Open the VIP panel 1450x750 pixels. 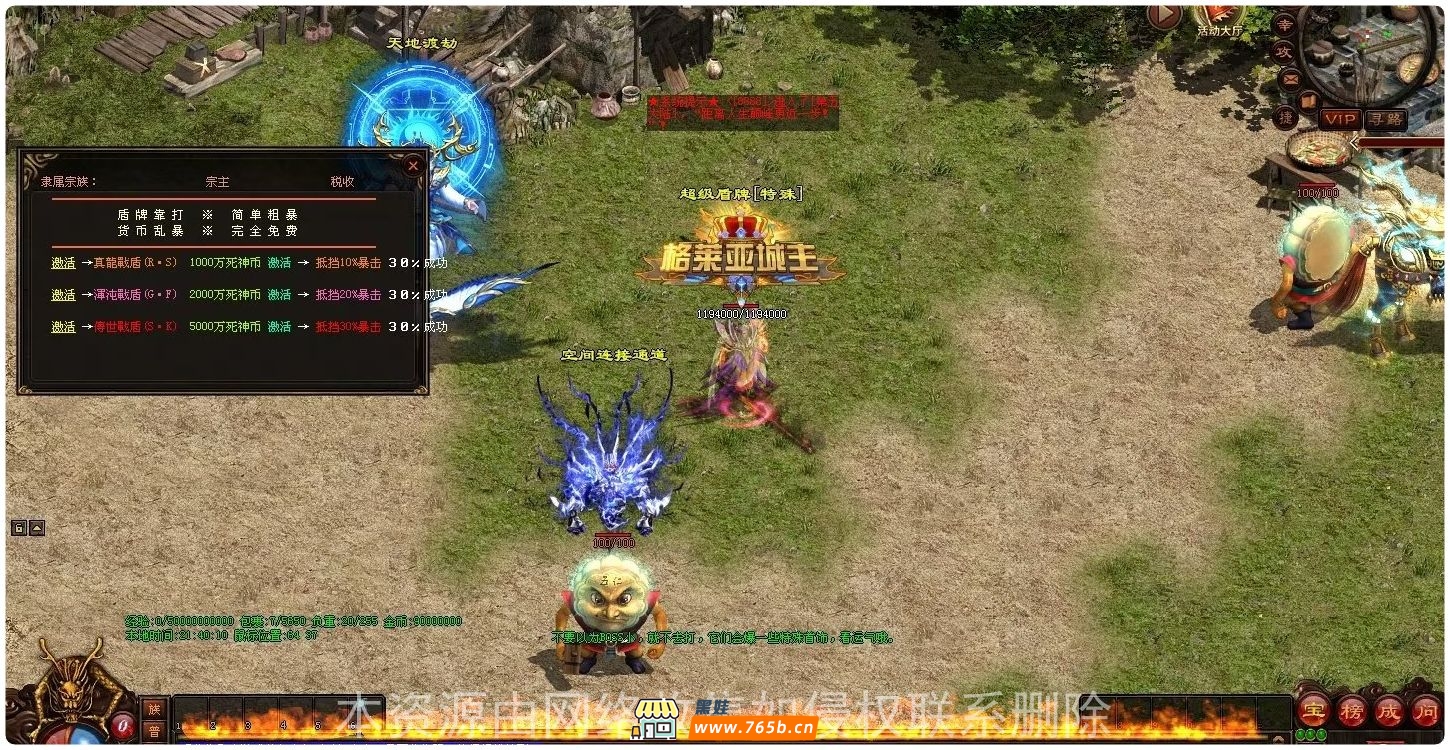pyautogui.click(x=1340, y=119)
